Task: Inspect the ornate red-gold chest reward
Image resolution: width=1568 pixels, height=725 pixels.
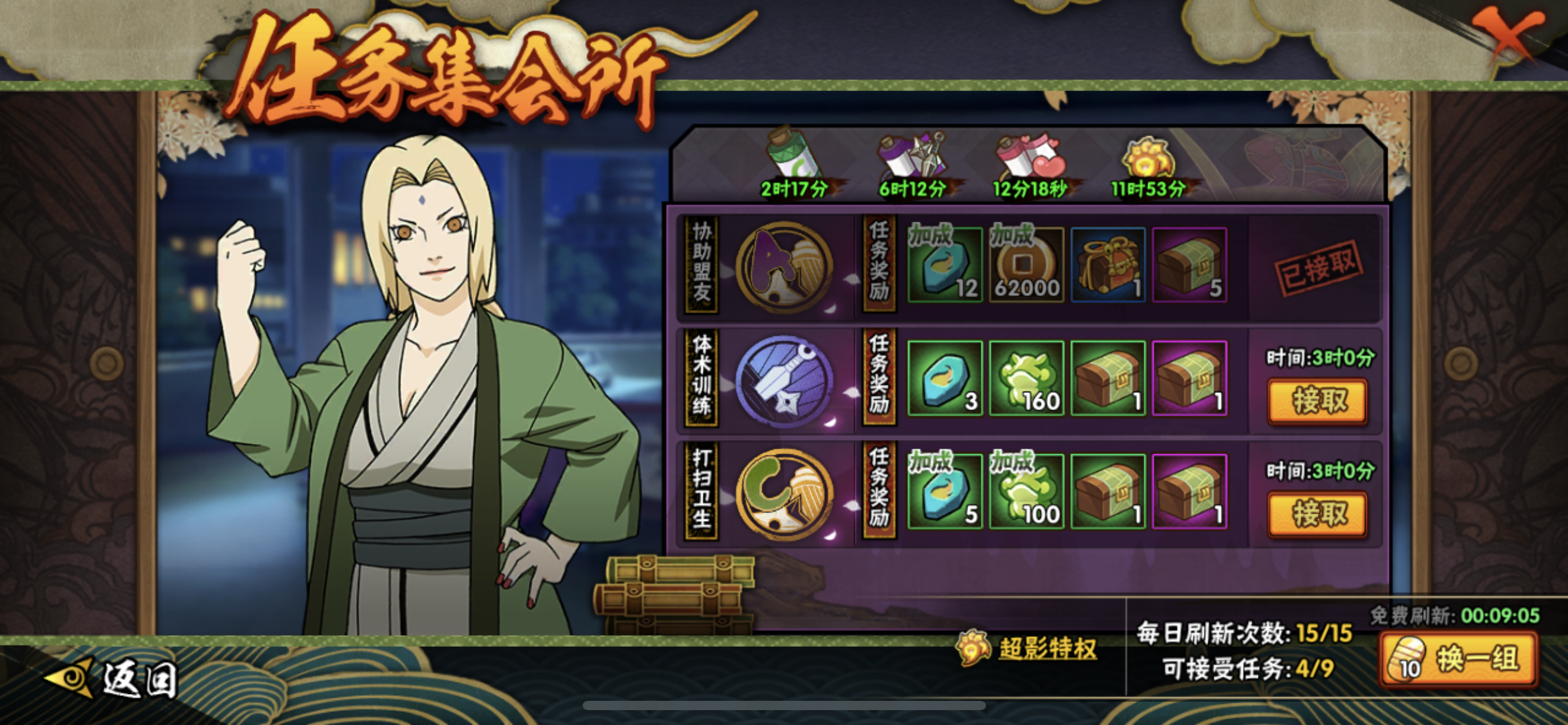Action: pyautogui.click(x=1108, y=265)
